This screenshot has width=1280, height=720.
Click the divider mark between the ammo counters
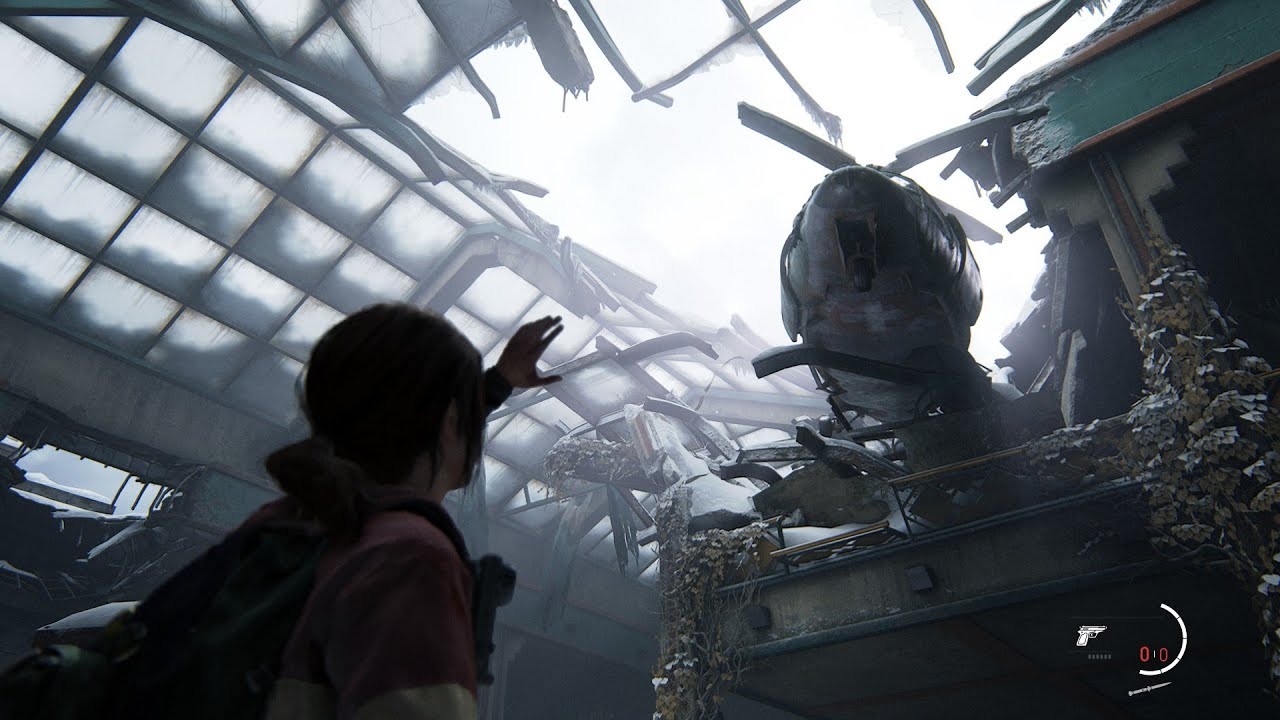(1155, 653)
